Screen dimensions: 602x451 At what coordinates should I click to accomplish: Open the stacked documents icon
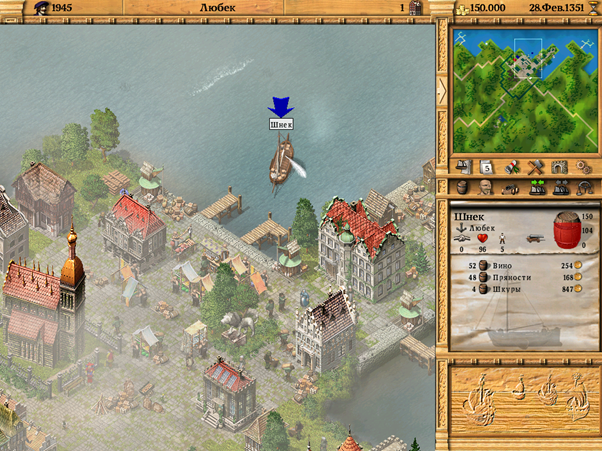click(463, 167)
